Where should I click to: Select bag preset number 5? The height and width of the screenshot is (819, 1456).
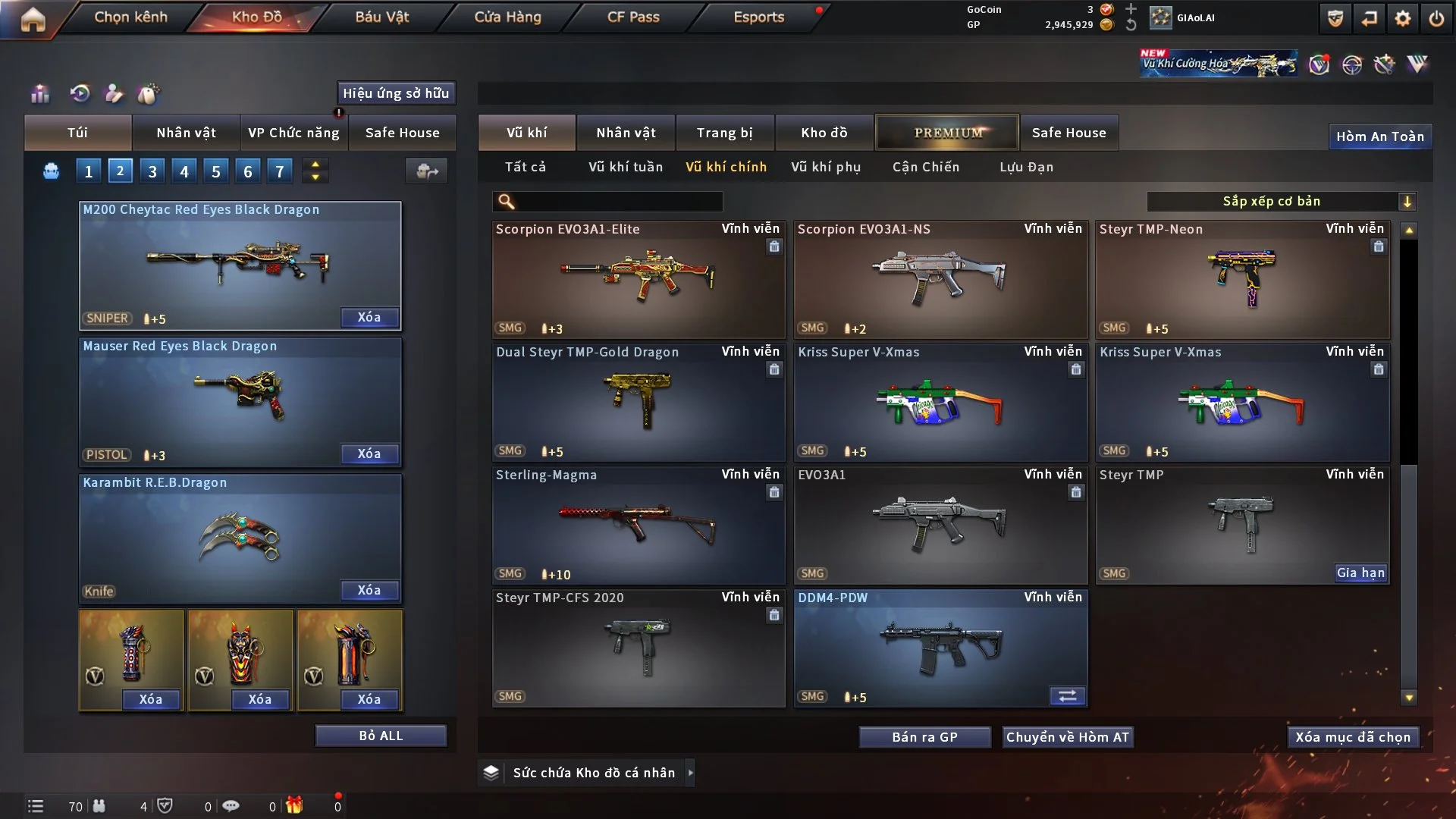[x=215, y=171]
